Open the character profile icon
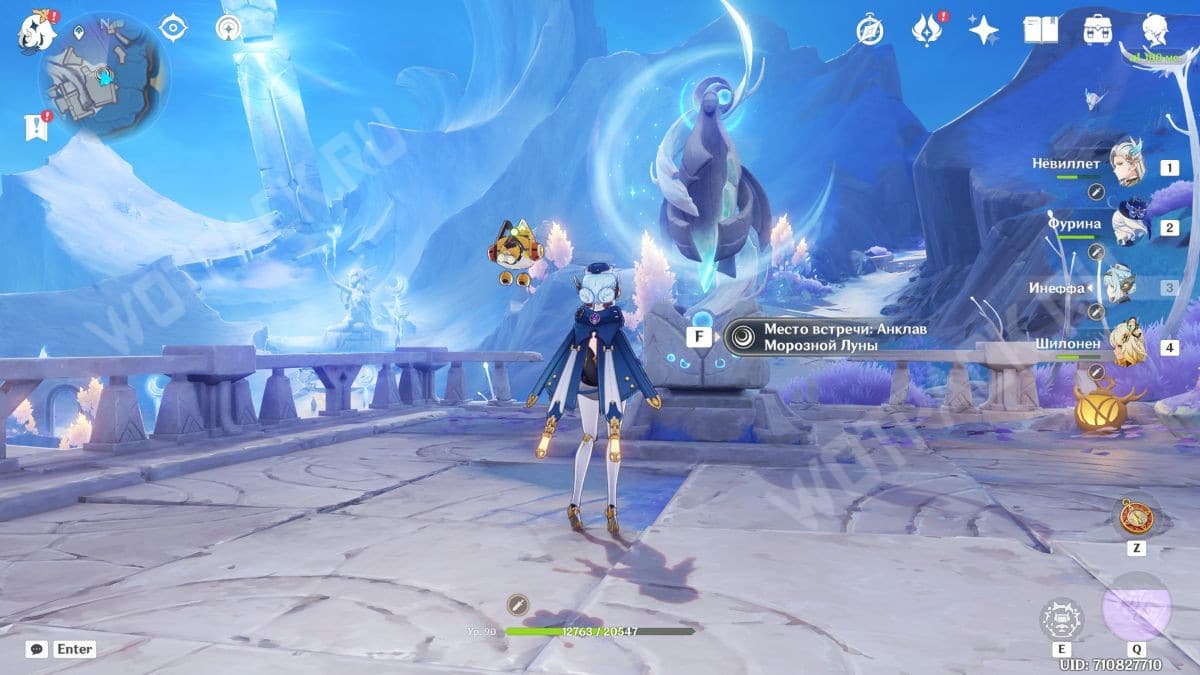1200x675 pixels. point(1157,32)
